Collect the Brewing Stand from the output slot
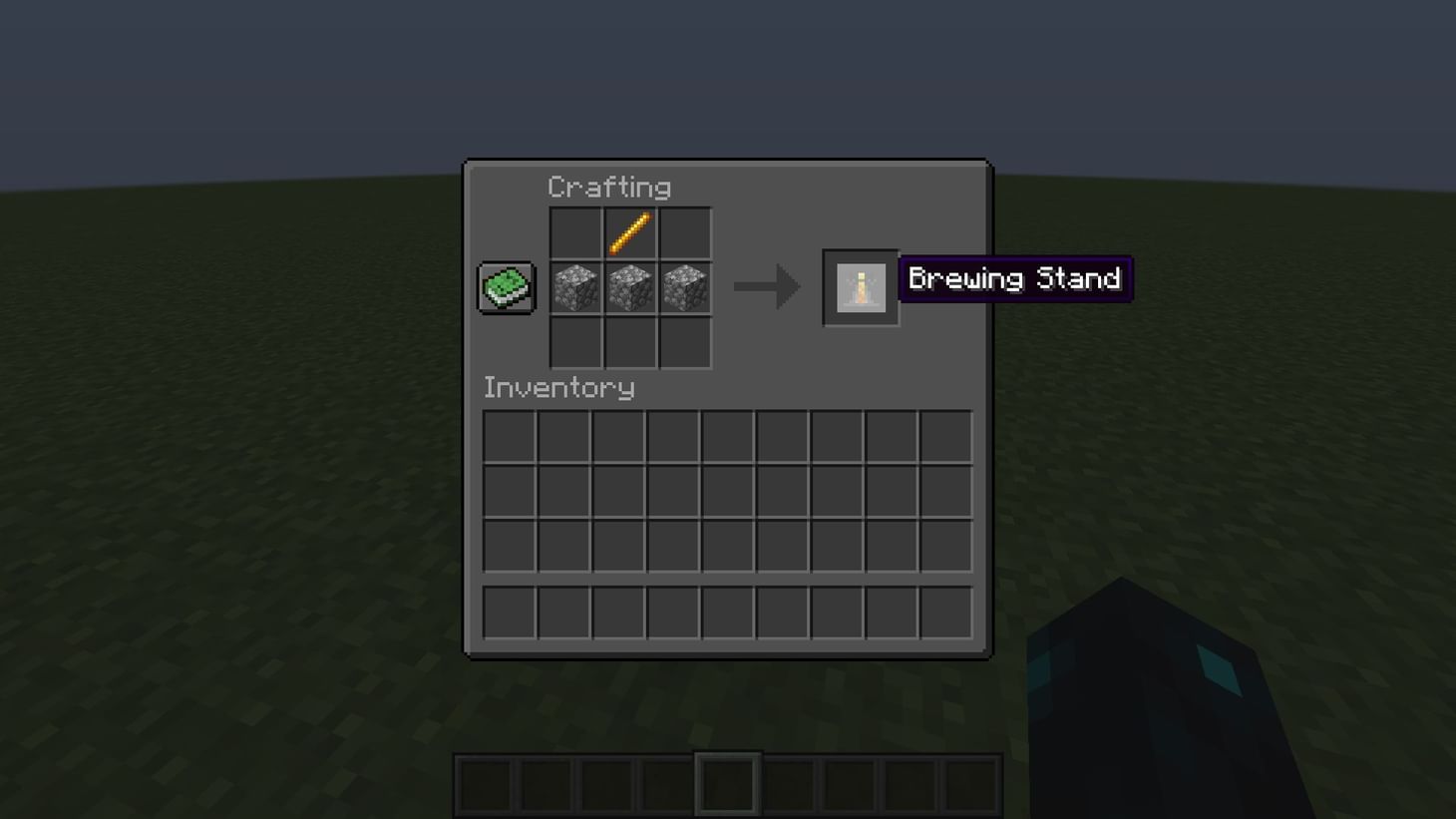 tap(860, 287)
